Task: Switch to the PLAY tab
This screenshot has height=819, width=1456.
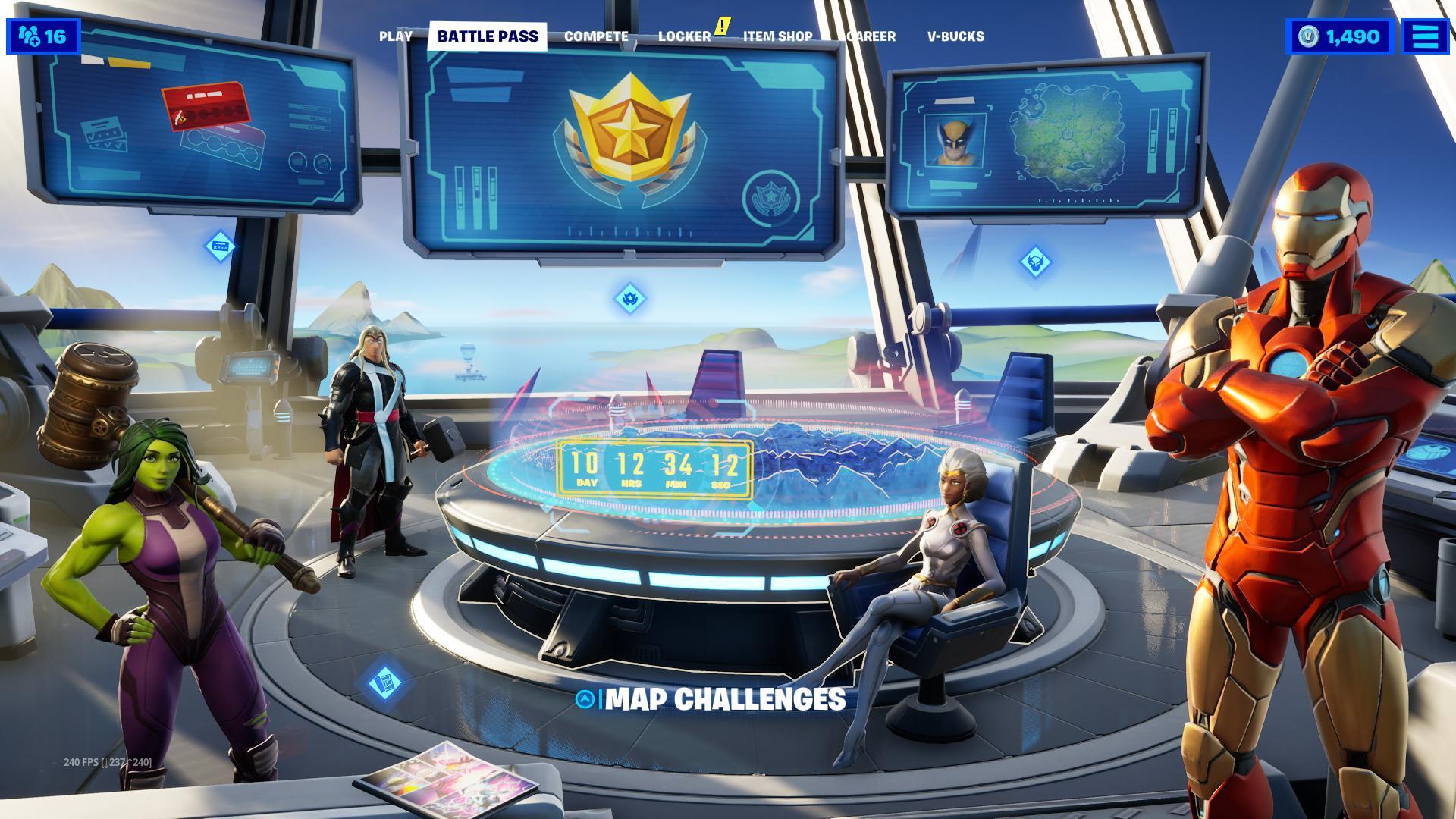Action: [396, 36]
